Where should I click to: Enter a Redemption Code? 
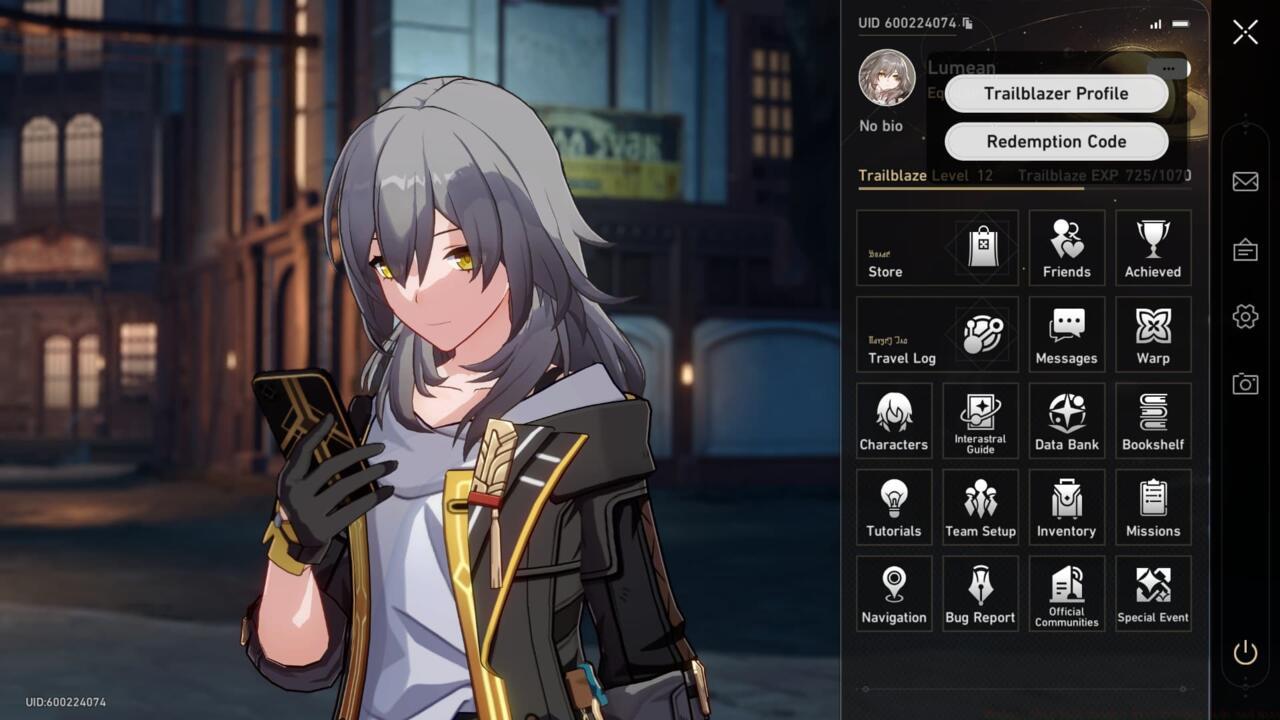pos(1055,141)
